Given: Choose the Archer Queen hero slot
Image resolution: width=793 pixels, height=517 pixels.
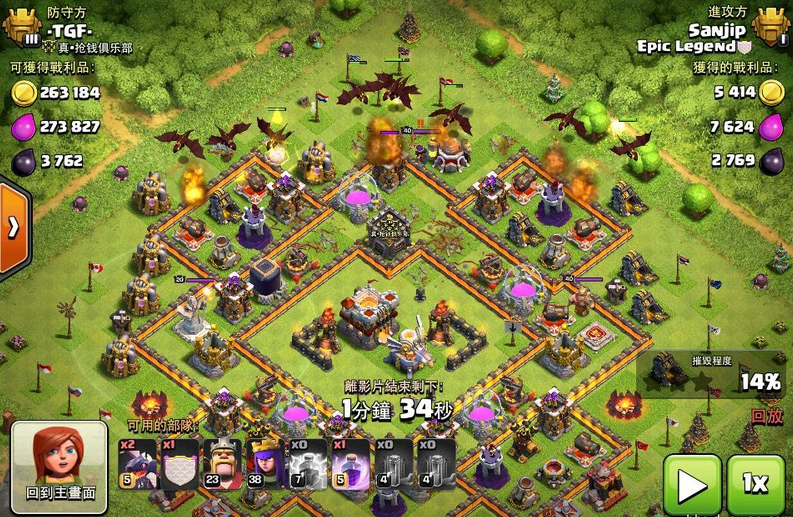Looking at the screenshot, I should click(266, 464).
